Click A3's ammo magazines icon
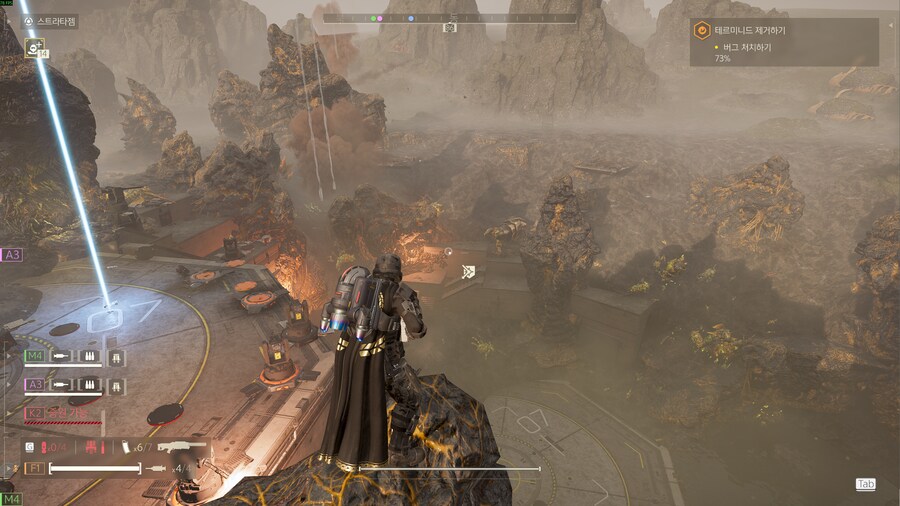The width and height of the screenshot is (900, 506). click(90, 384)
